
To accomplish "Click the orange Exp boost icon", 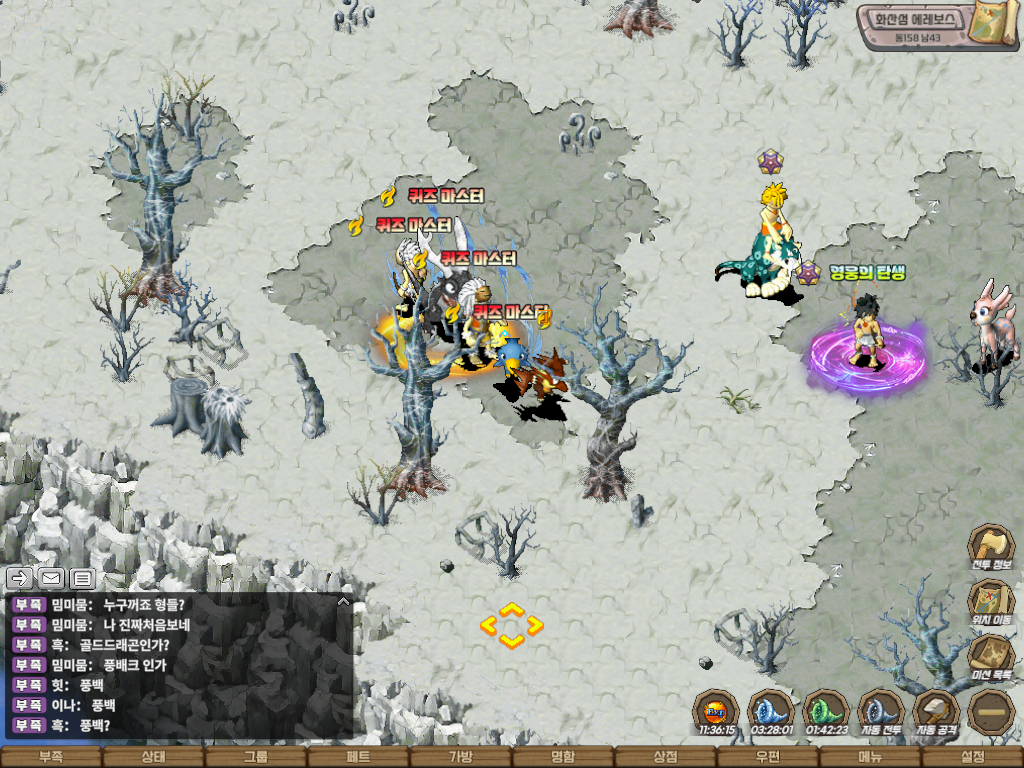I will pos(716,711).
